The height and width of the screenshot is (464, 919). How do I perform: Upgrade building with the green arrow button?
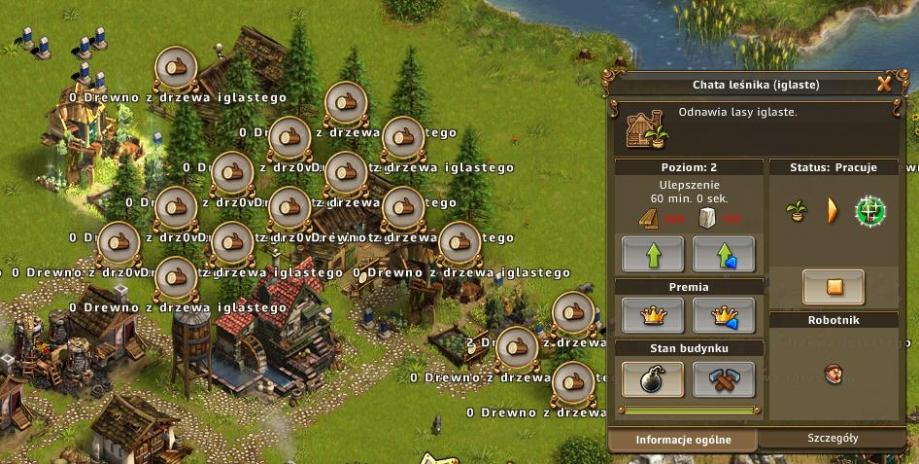(653, 254)
